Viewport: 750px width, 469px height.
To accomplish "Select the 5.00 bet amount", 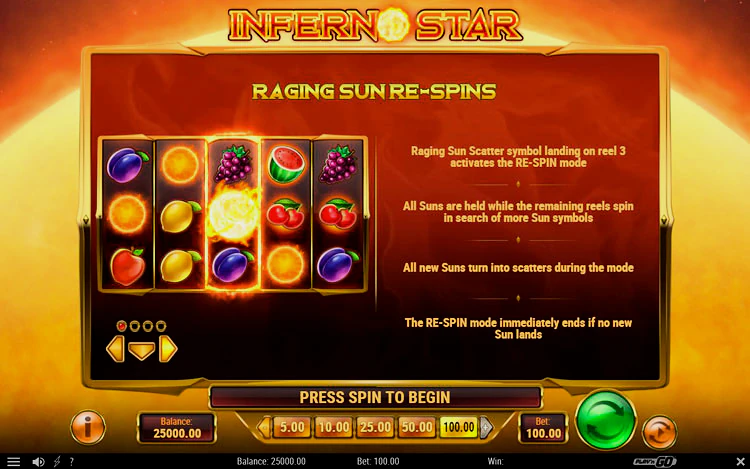I will 291,428.
